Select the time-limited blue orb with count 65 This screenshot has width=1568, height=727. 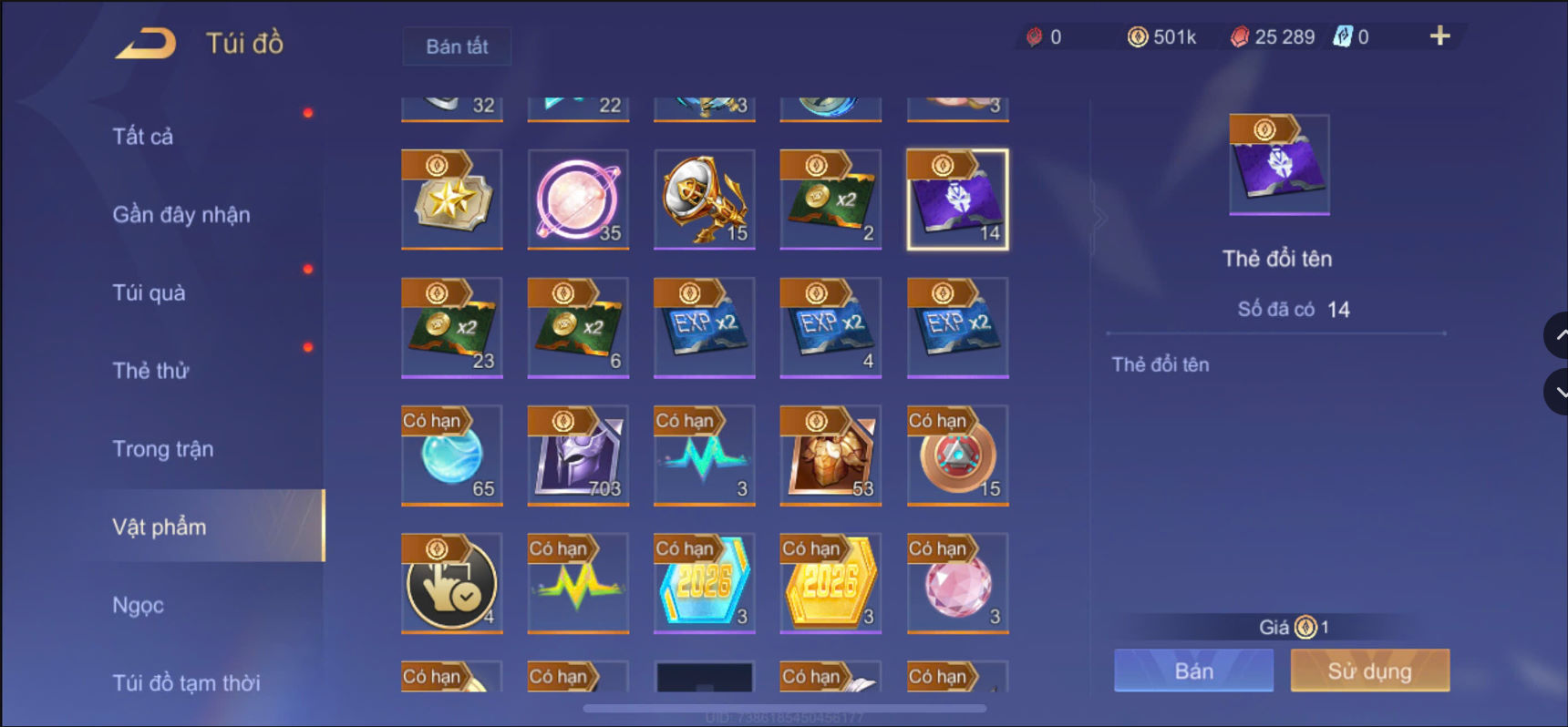click(452, 454)
